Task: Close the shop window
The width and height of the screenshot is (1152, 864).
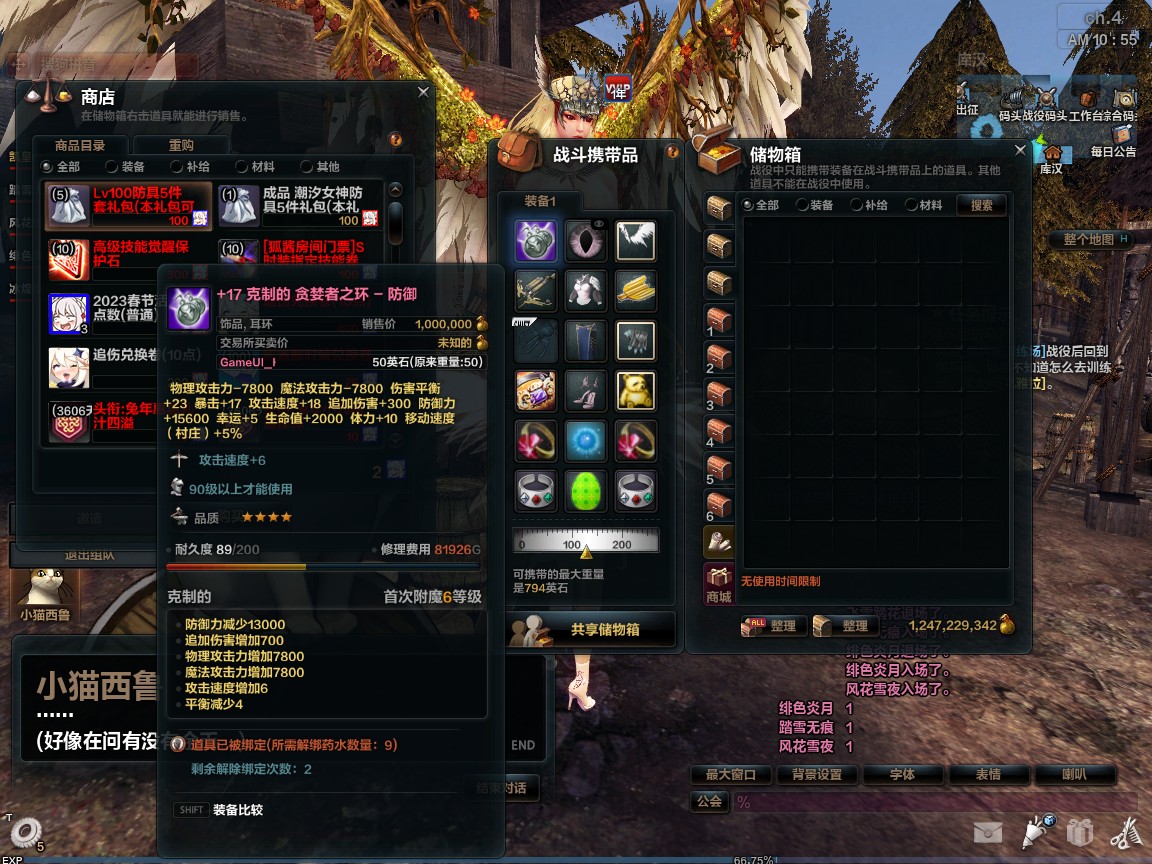Action: 423,92
